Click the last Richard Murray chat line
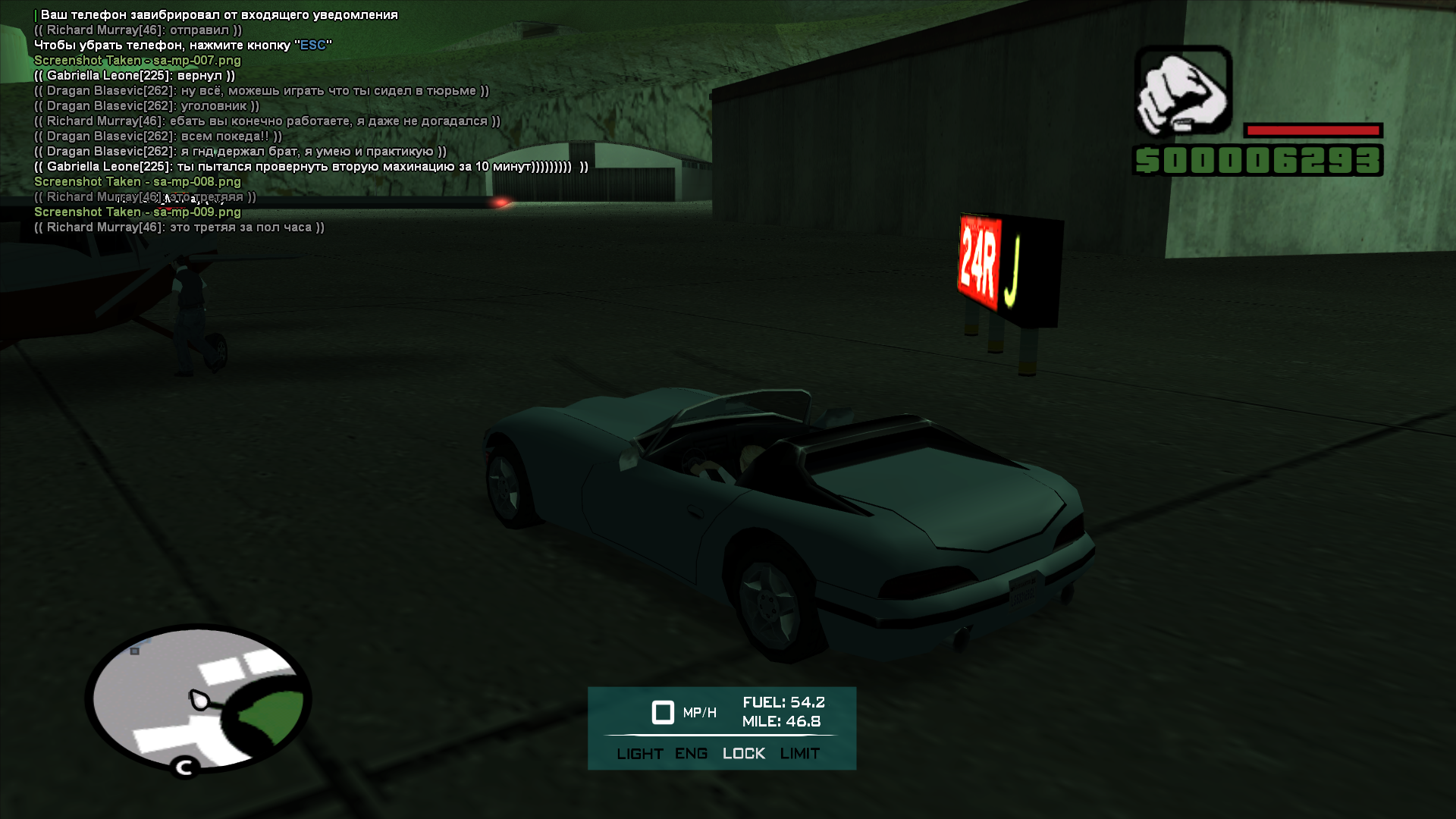Viewport: 1456px width, 819px height. 179,227
